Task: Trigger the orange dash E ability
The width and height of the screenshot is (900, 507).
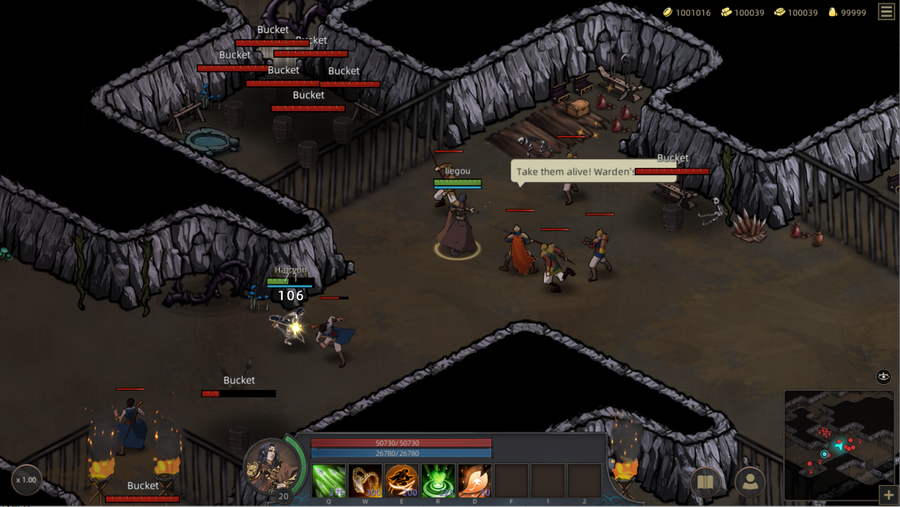Action: (402, 480)
